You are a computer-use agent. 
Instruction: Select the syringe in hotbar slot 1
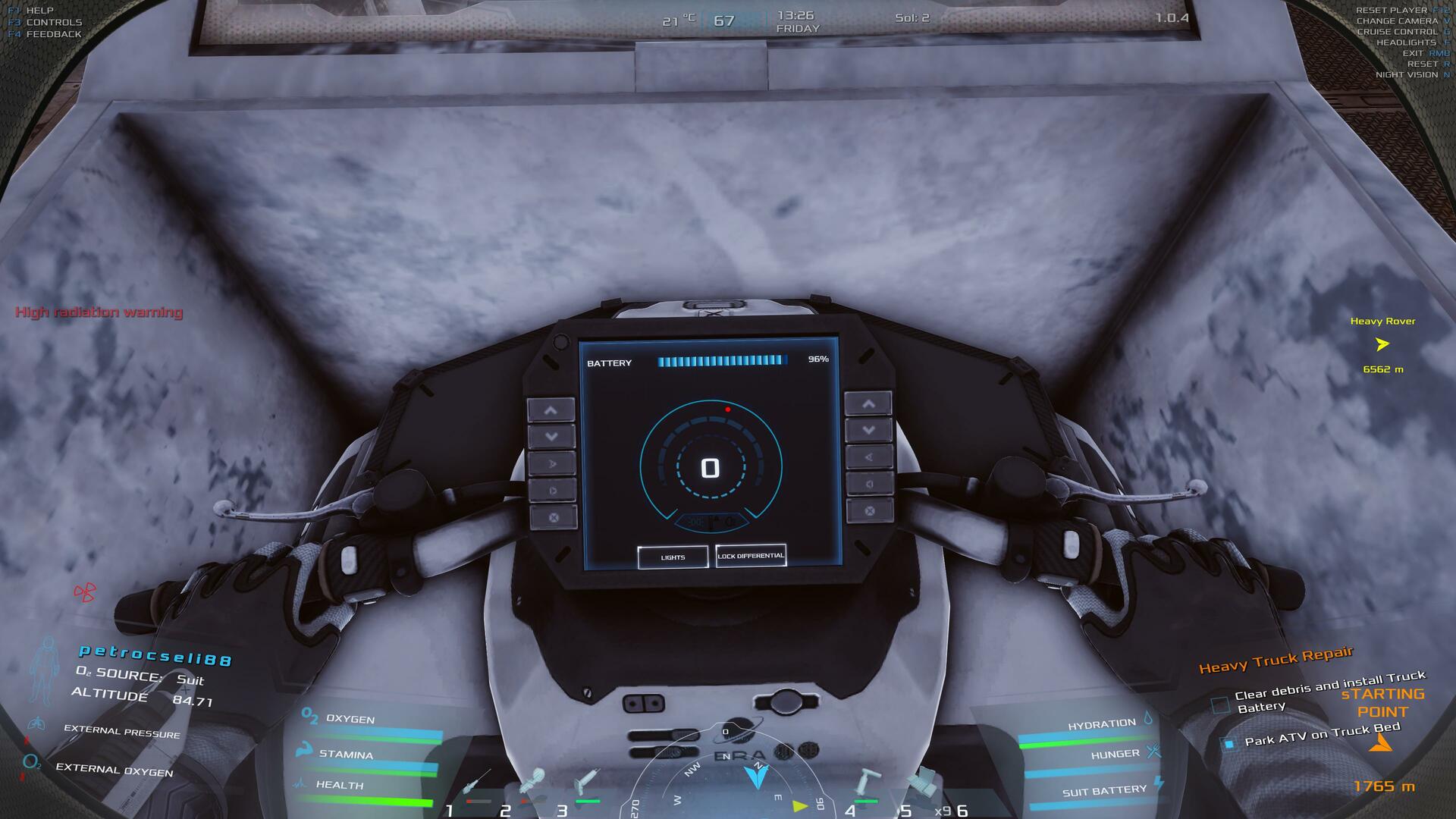pyautogui.click(x=476, y=785)
